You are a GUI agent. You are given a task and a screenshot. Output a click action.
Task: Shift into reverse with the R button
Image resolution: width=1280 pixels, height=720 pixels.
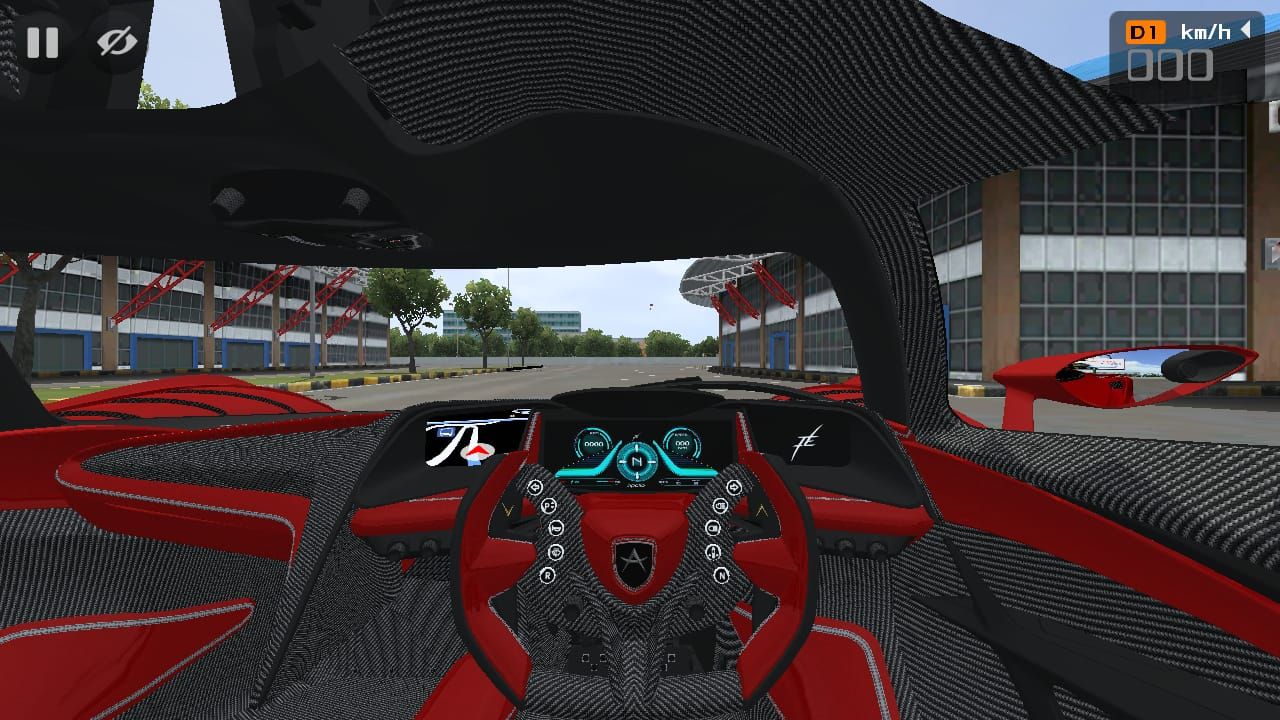coord(548,575)
